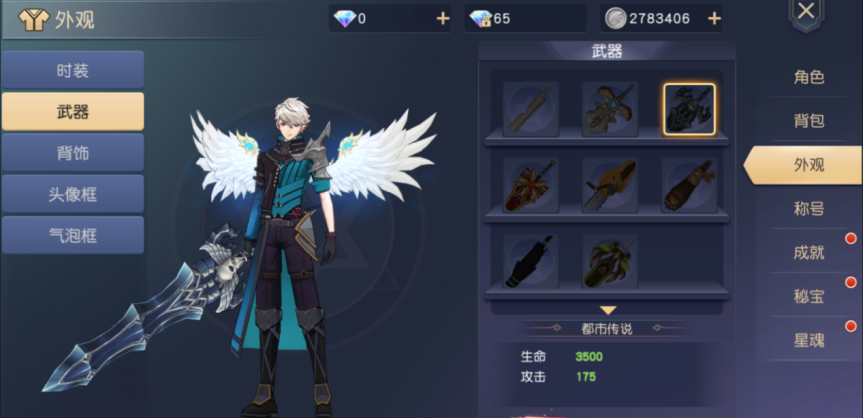Image resolution: width=863 pixels, height=418 pixels.
Task: Switch to the 称号 title tab
Action: point(809,208)
